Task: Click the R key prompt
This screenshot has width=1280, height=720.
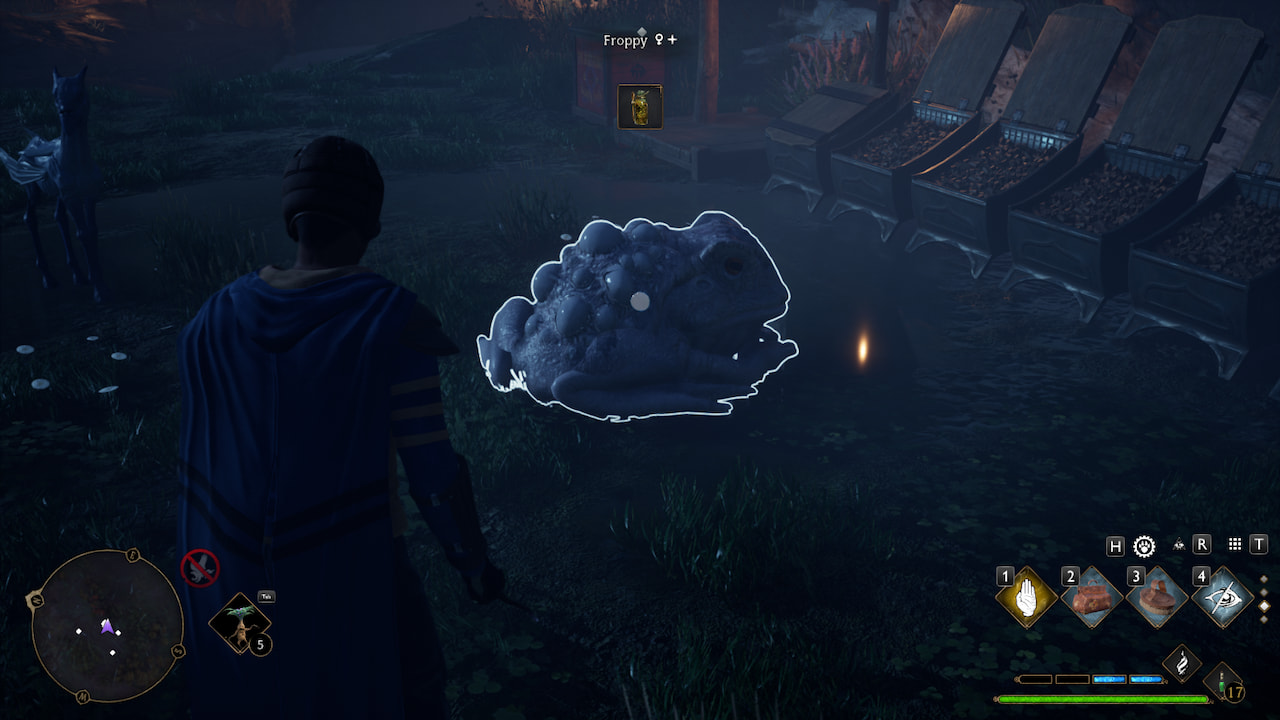Action: pos(1201,545)
